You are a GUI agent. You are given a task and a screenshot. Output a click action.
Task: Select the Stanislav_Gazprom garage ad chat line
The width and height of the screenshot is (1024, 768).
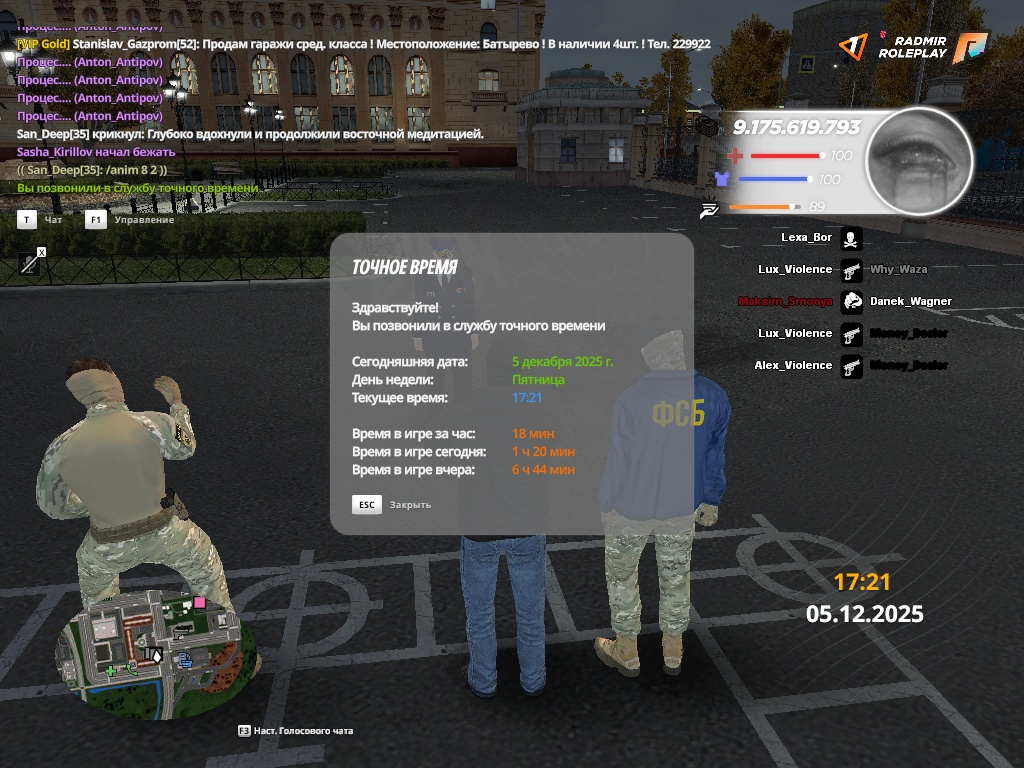pos(364,44)
